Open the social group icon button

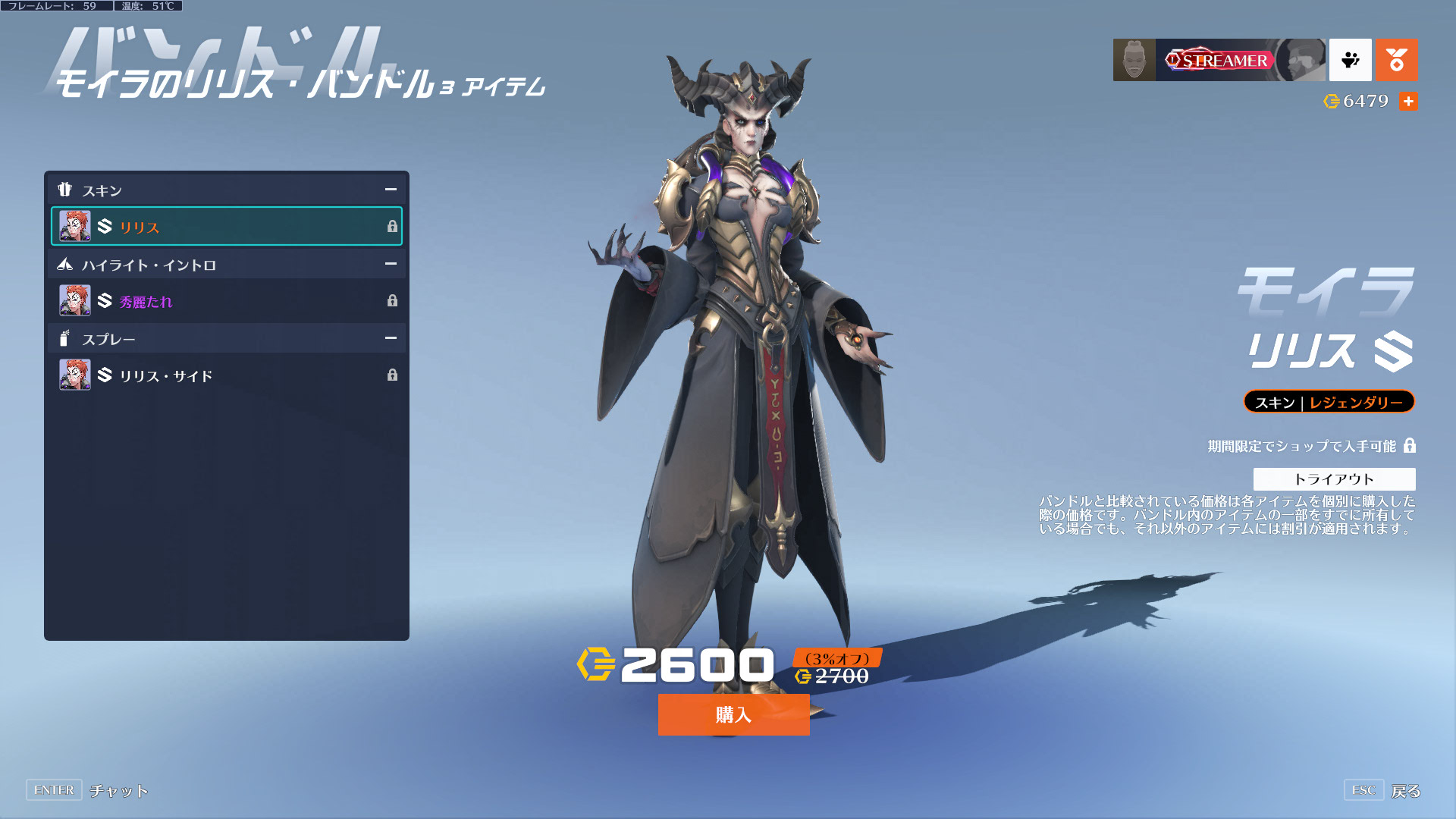tap(1350, 60)
